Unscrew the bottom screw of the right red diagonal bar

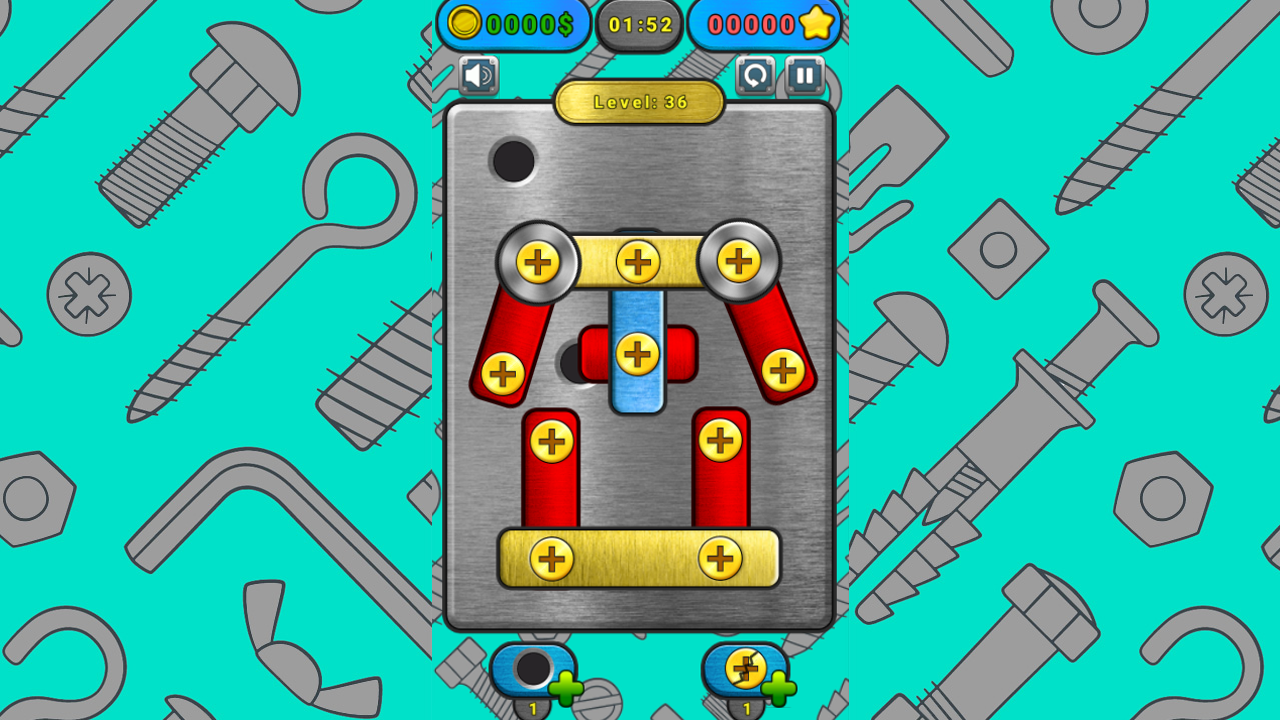(x=781, y=369)
